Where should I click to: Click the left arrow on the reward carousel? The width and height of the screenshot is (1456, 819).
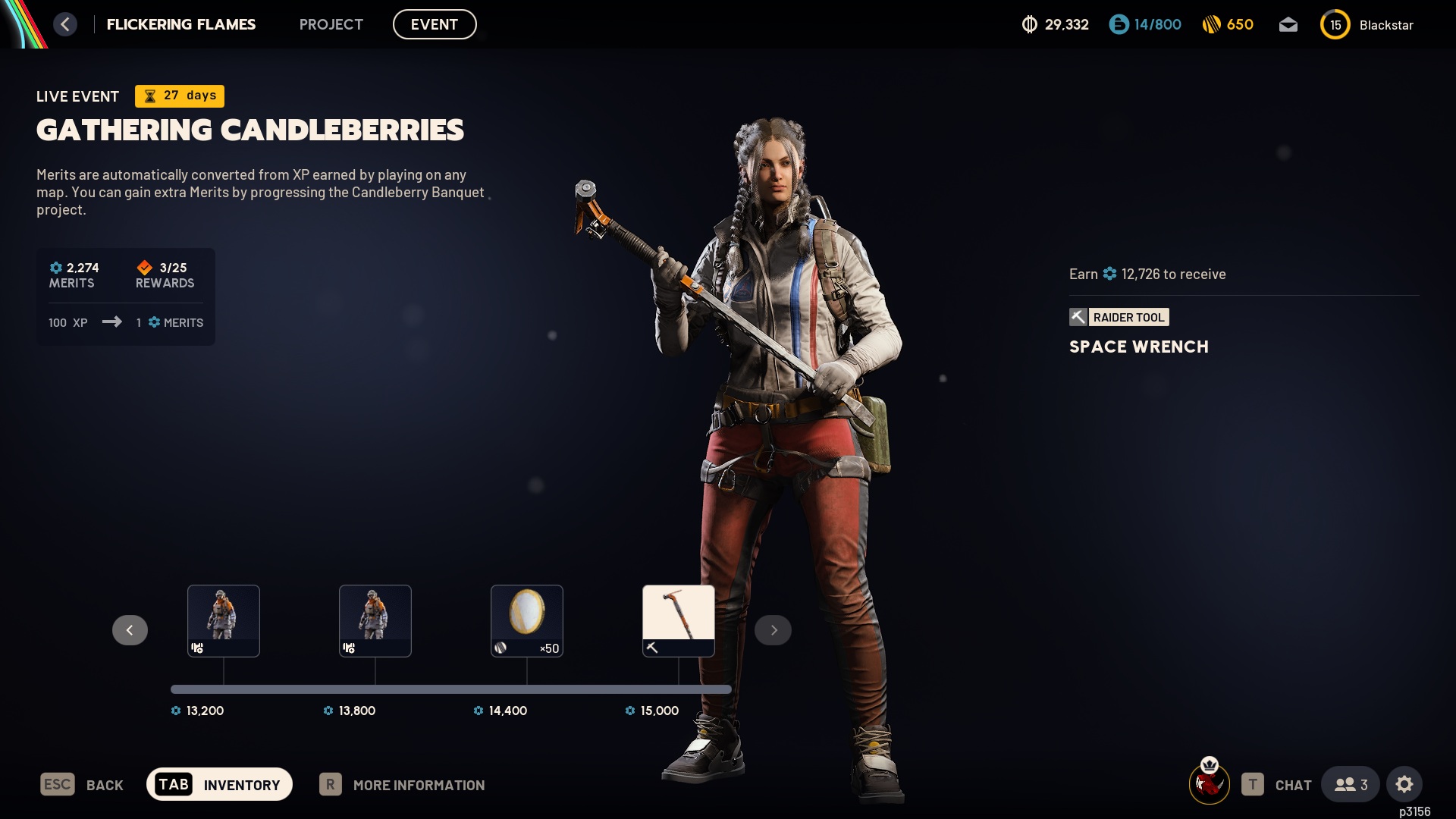click(130, 629)
